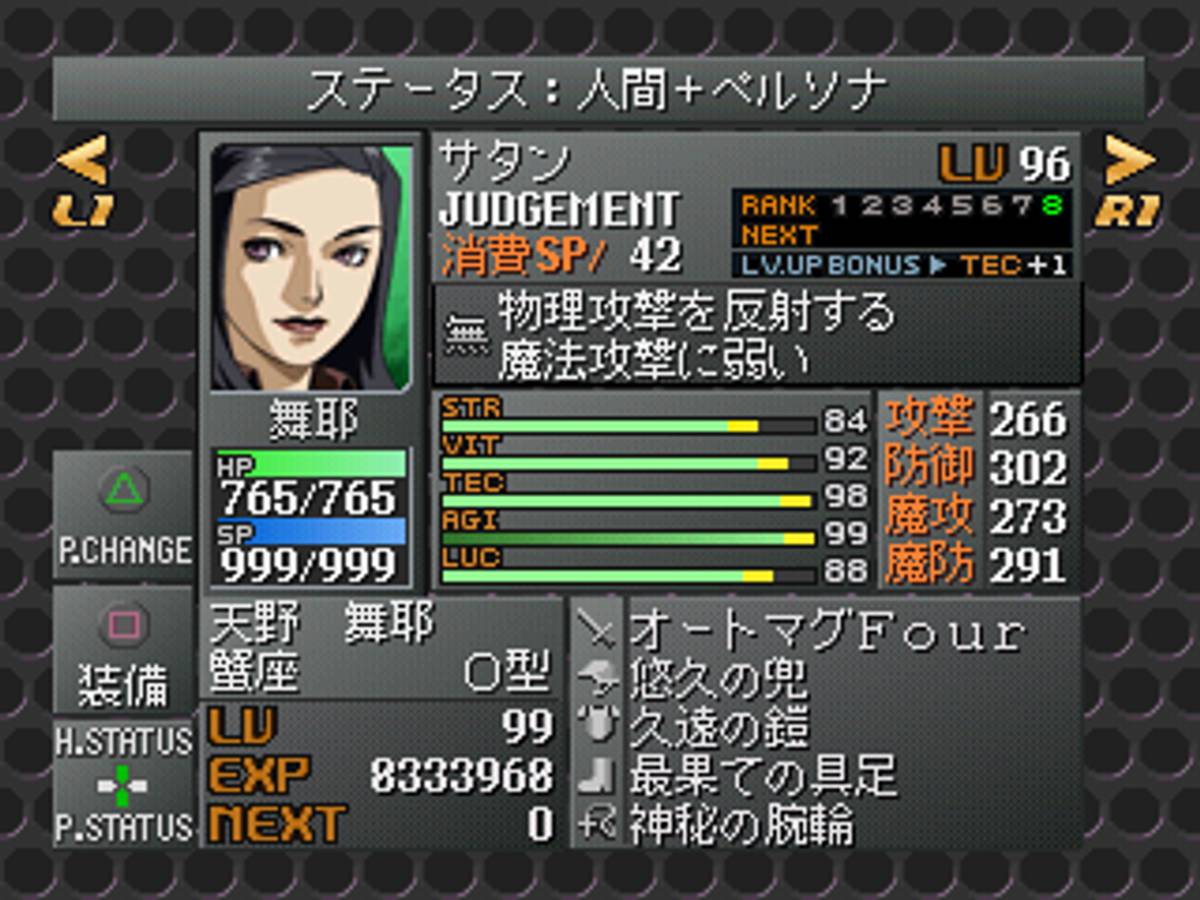Viewport: 1200px width, 900px height.
Task: Select the 神秘の腕輪 accessory slot
Action: [740, 824]
